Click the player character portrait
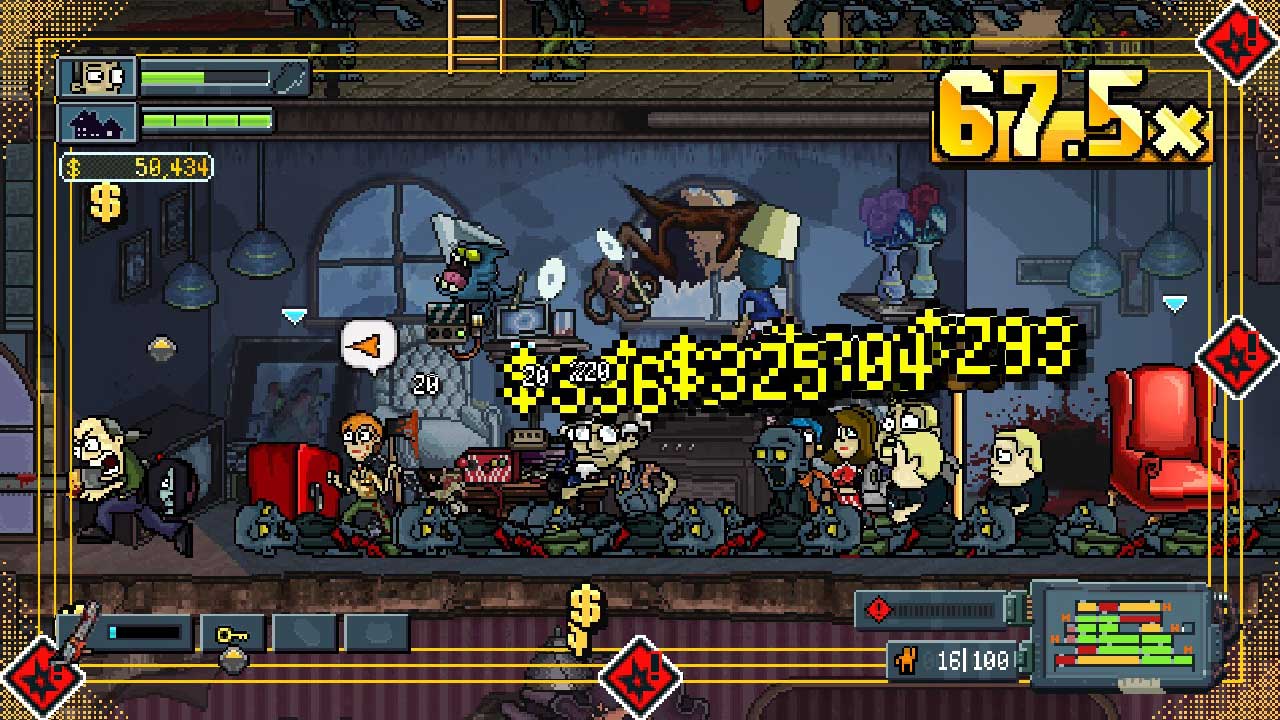The height and width of the screenshot is (720, 1280). (x=96, y=77)
